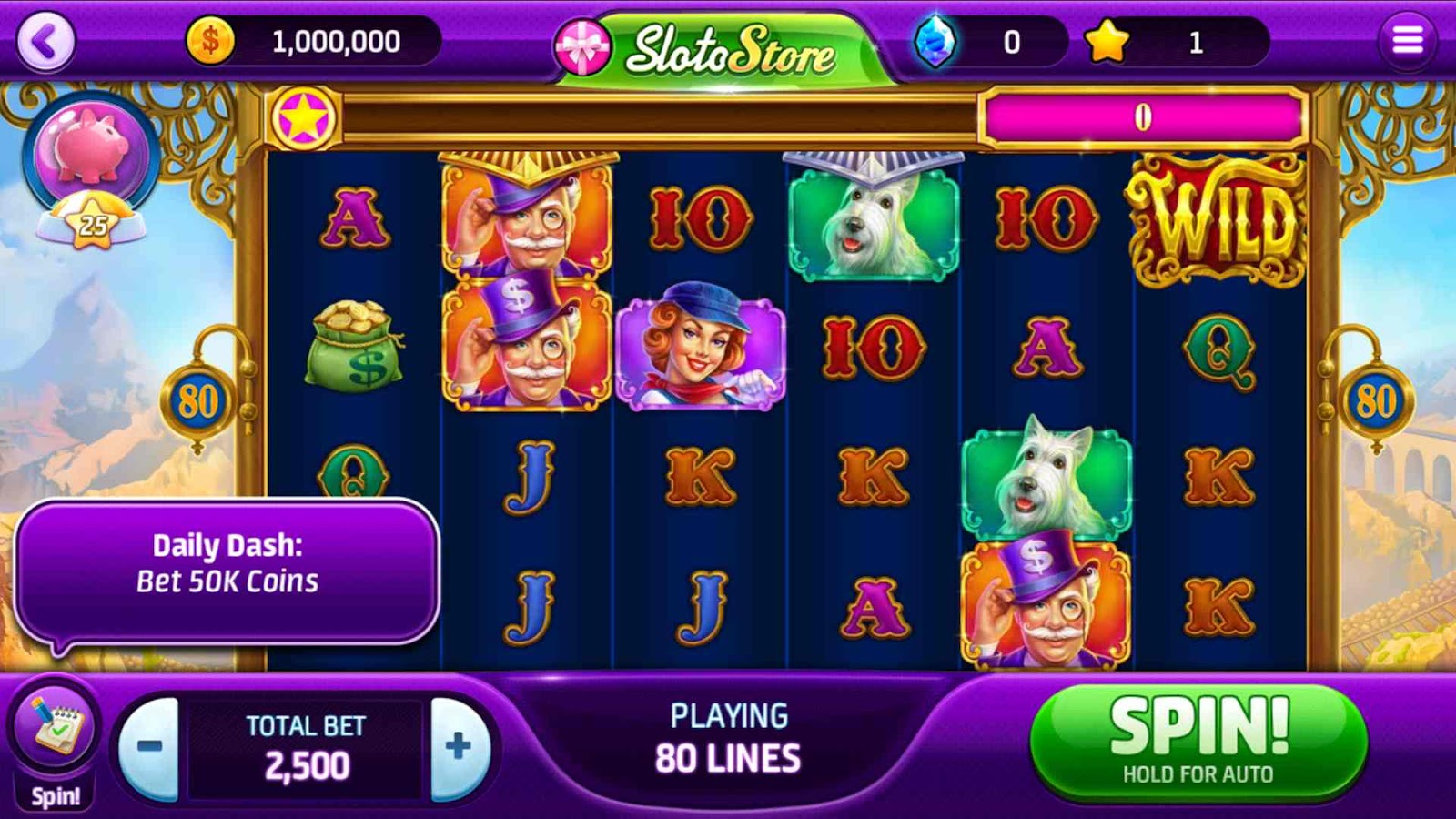Image resolution: width=1456 pixels, height=819 pixels.
Task: Click the right 80 lines badge
Action: 1375,401
